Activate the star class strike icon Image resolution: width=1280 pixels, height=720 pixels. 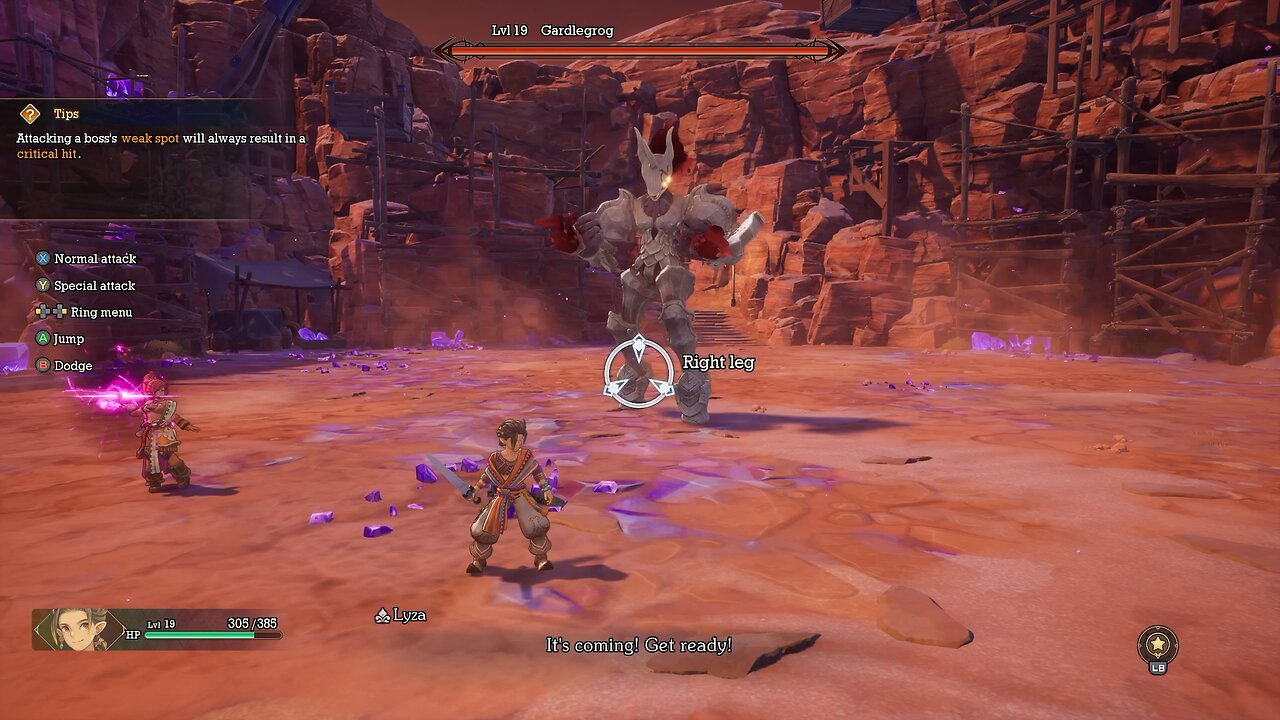[1158, 644]
